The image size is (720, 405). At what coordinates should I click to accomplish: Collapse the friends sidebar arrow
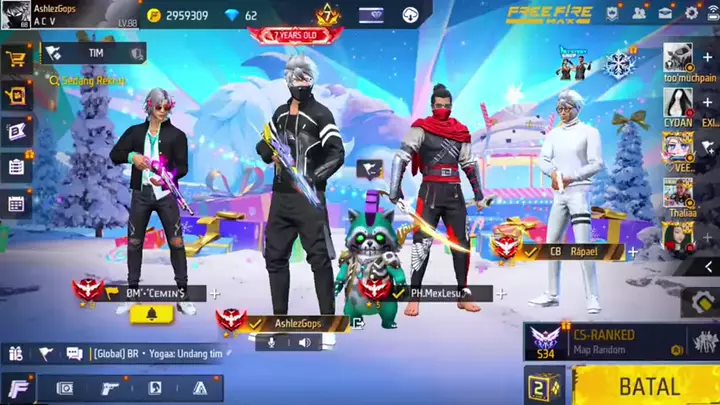click(708, 267)
